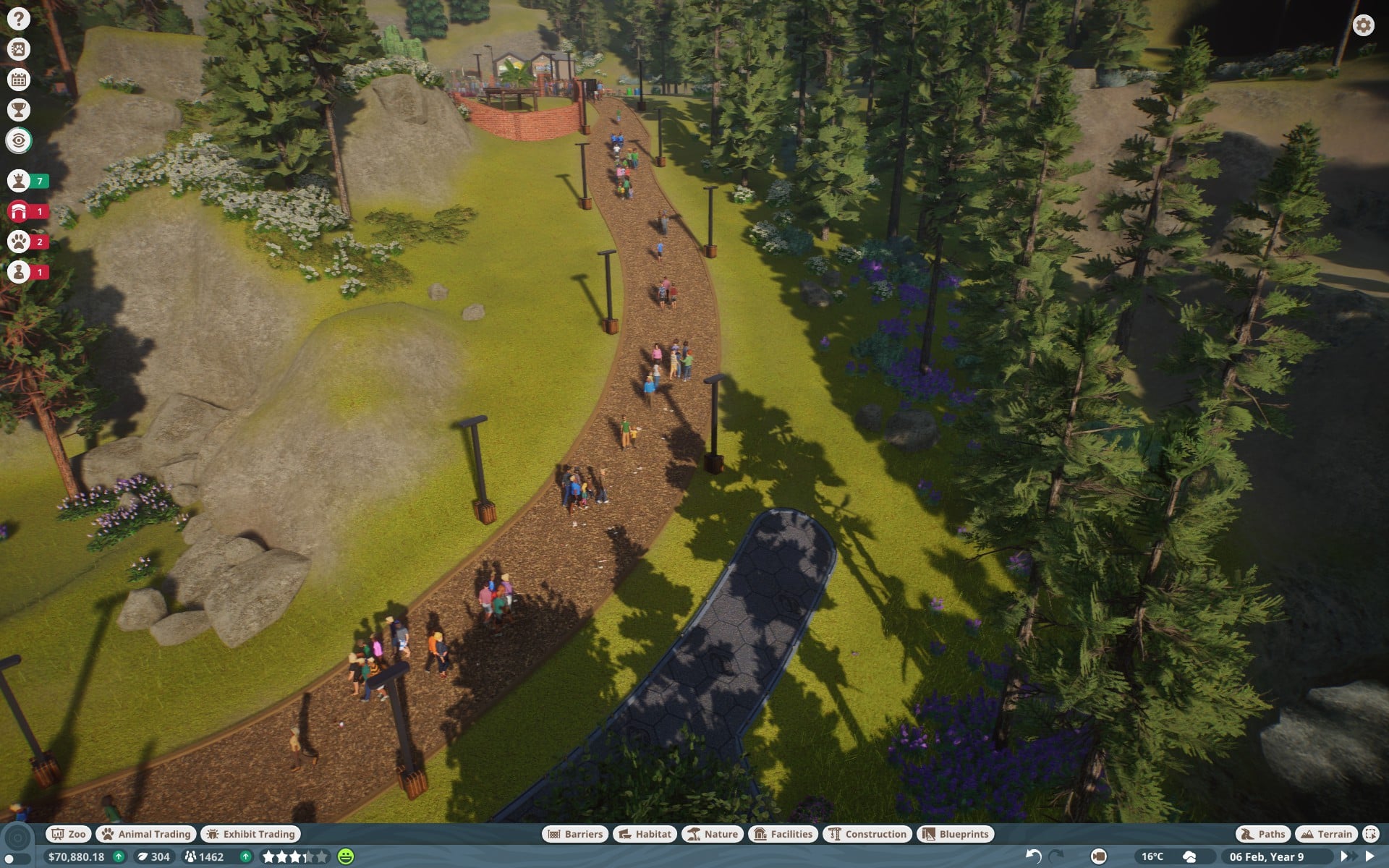Open Exhibit Trading market
The image size is (1389, 868).
[x=250, y=834]
